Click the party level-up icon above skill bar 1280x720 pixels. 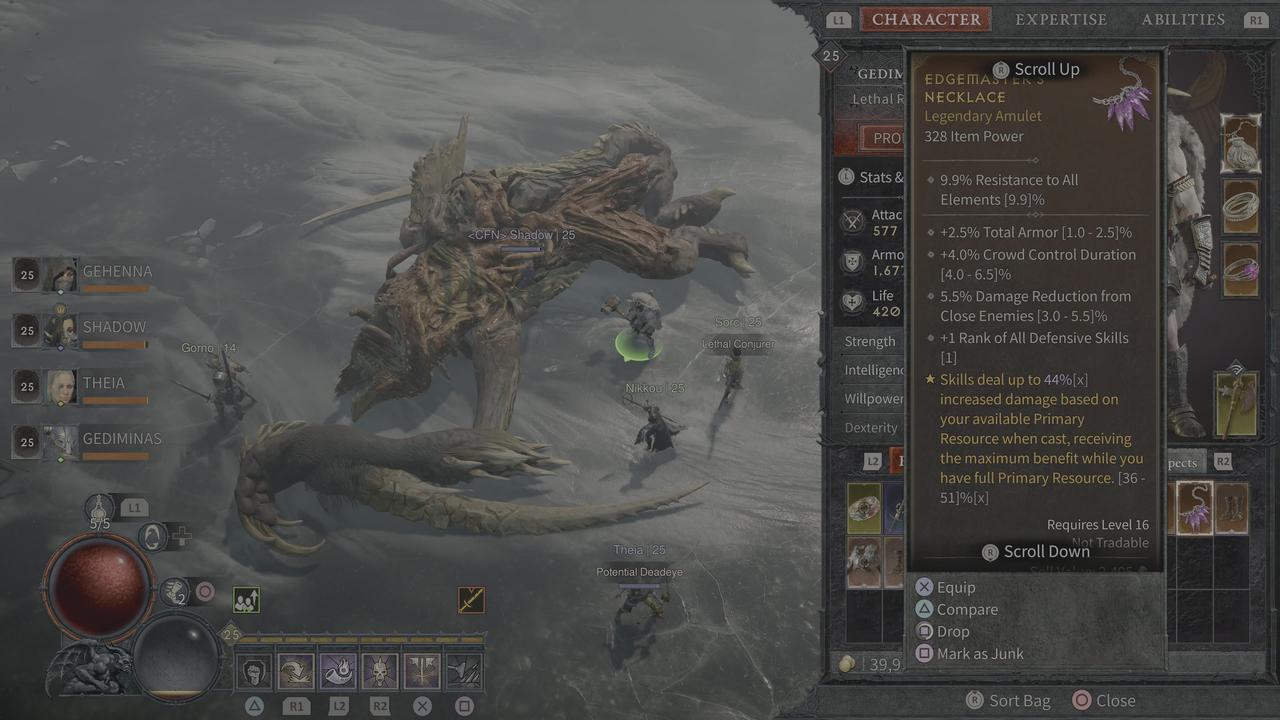click(246, 598)
